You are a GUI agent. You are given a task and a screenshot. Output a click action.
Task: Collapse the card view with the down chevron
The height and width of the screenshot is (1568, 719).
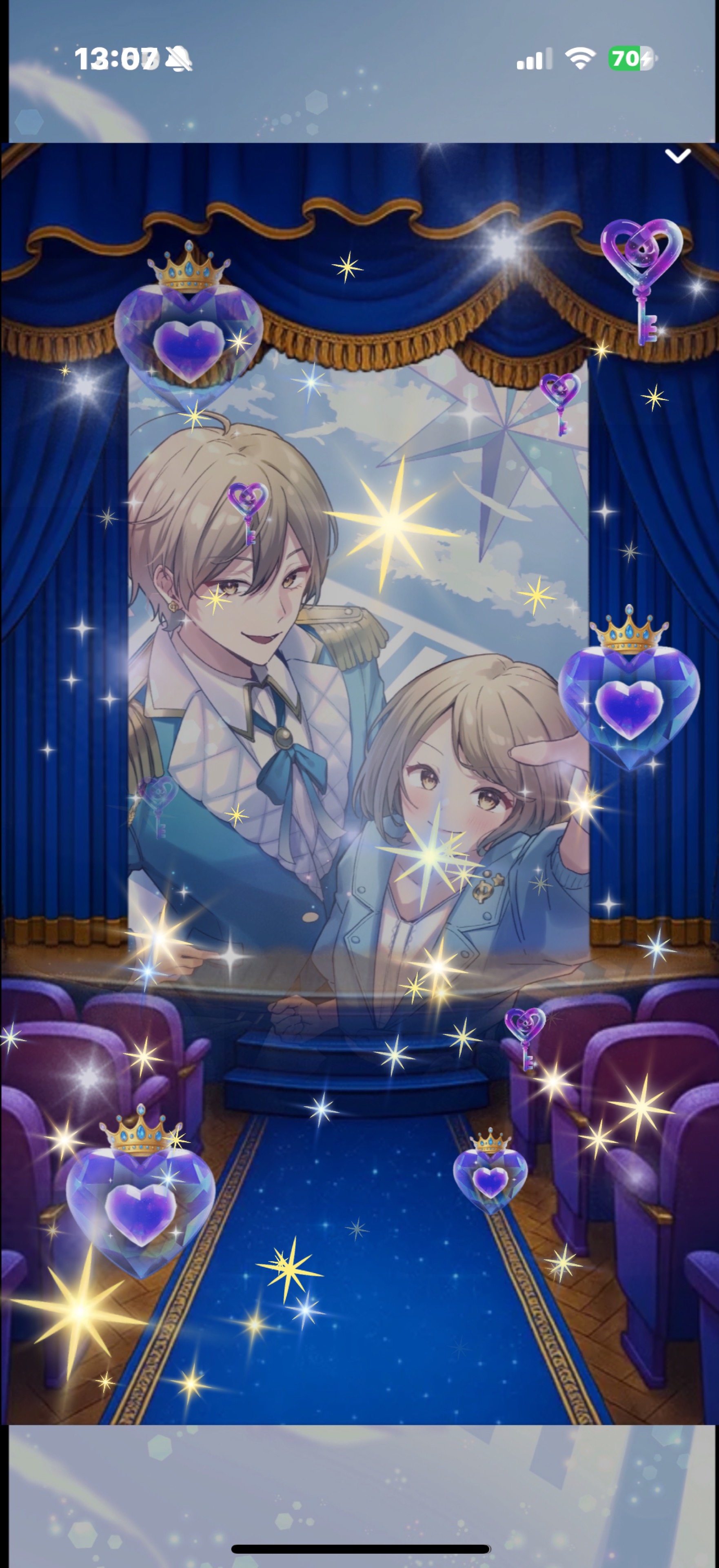click(679, 156)
